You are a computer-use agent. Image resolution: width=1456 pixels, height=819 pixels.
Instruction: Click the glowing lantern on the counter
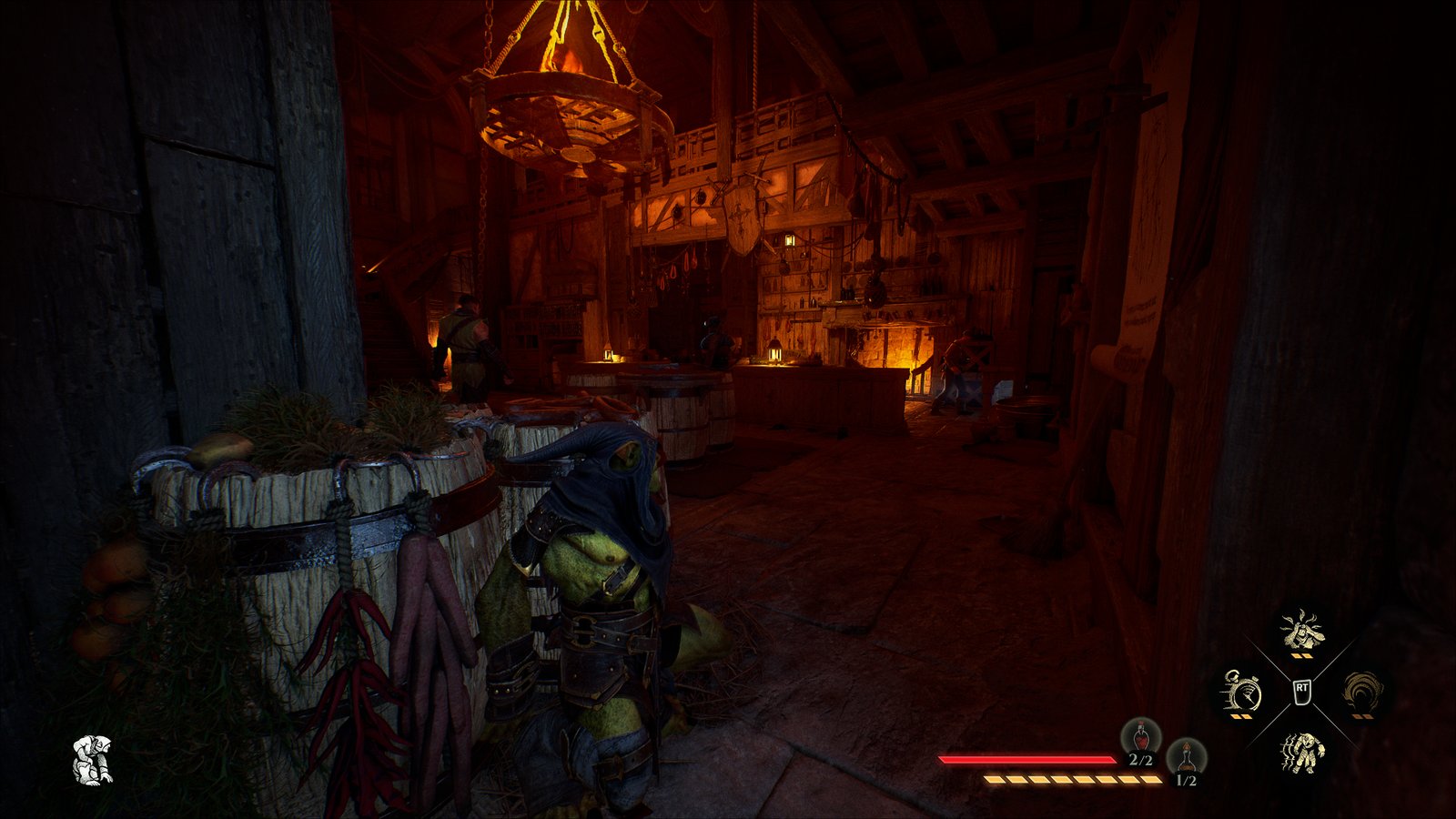[x=778, y=353]
